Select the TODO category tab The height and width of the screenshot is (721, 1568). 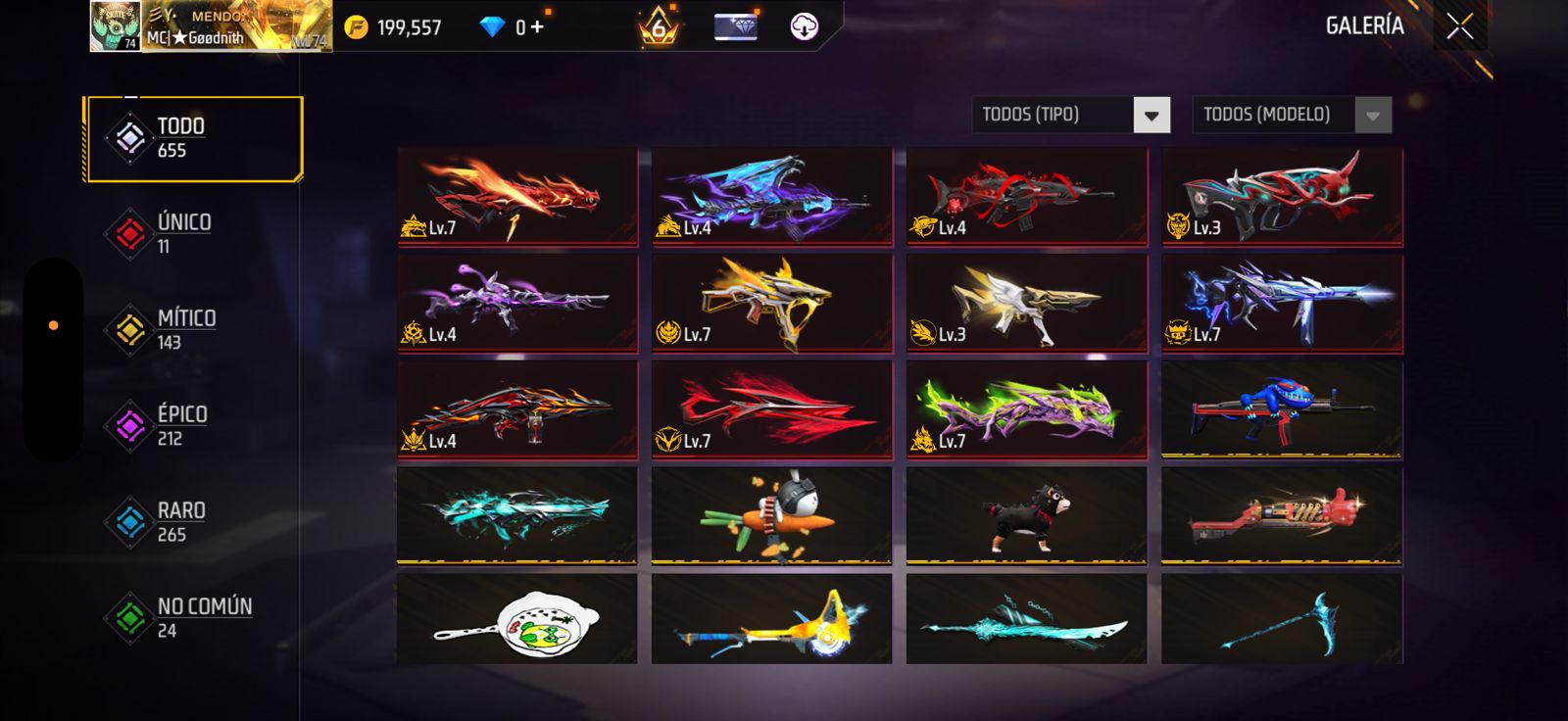click(x=193, y=138)
